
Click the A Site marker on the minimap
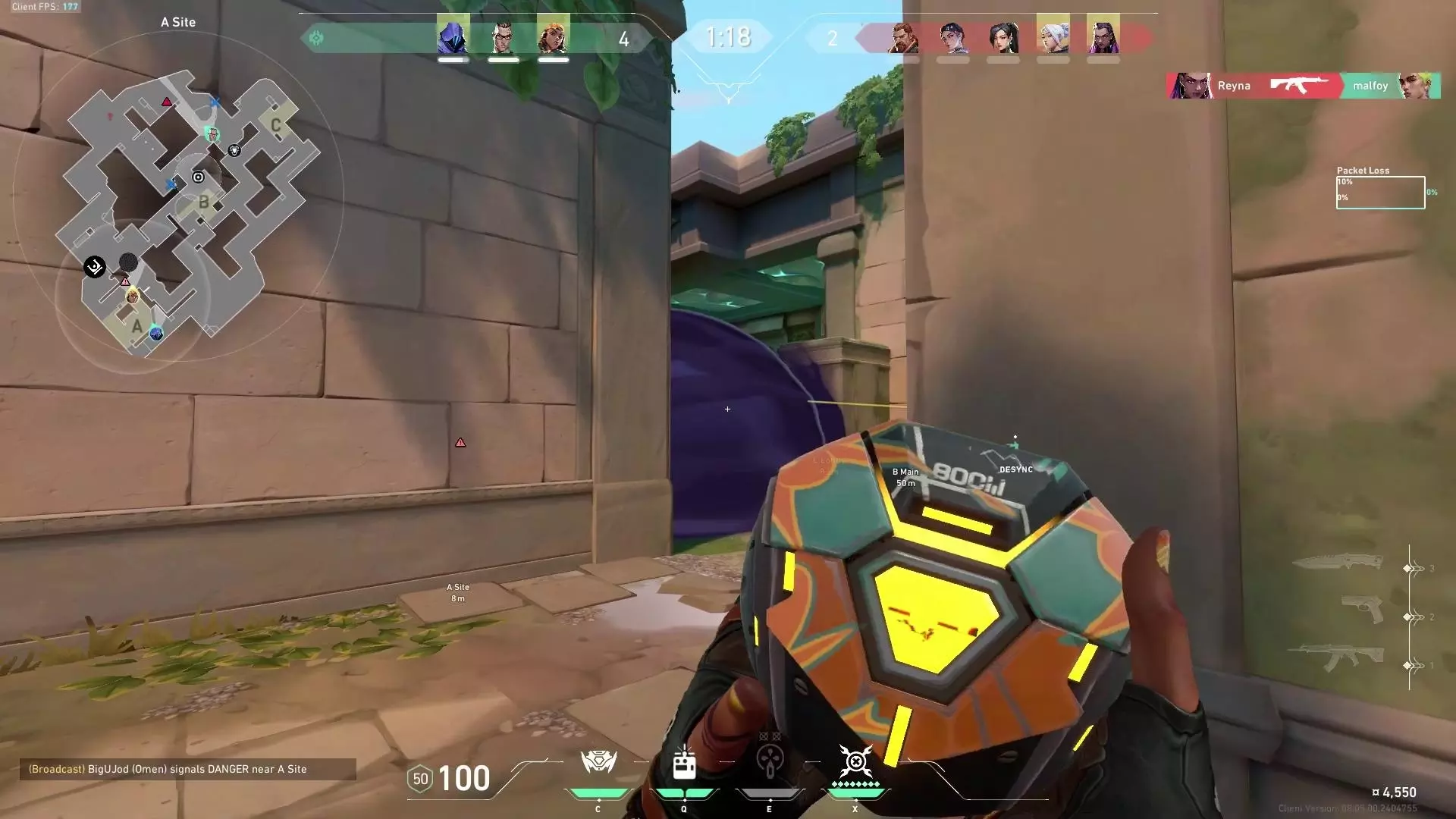(136, 327)
